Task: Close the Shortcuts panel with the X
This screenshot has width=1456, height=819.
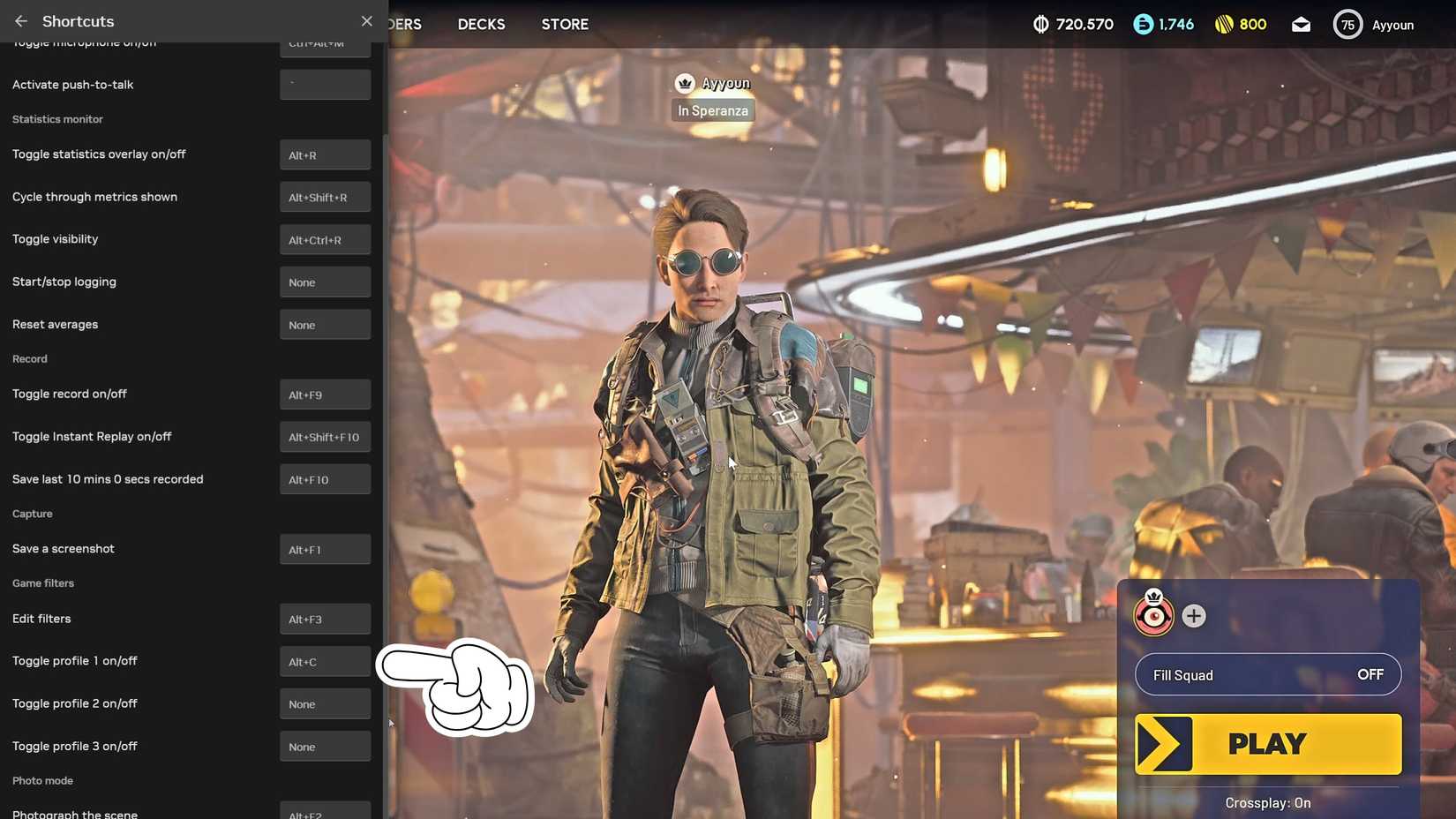Action: [x=366, y=20]
